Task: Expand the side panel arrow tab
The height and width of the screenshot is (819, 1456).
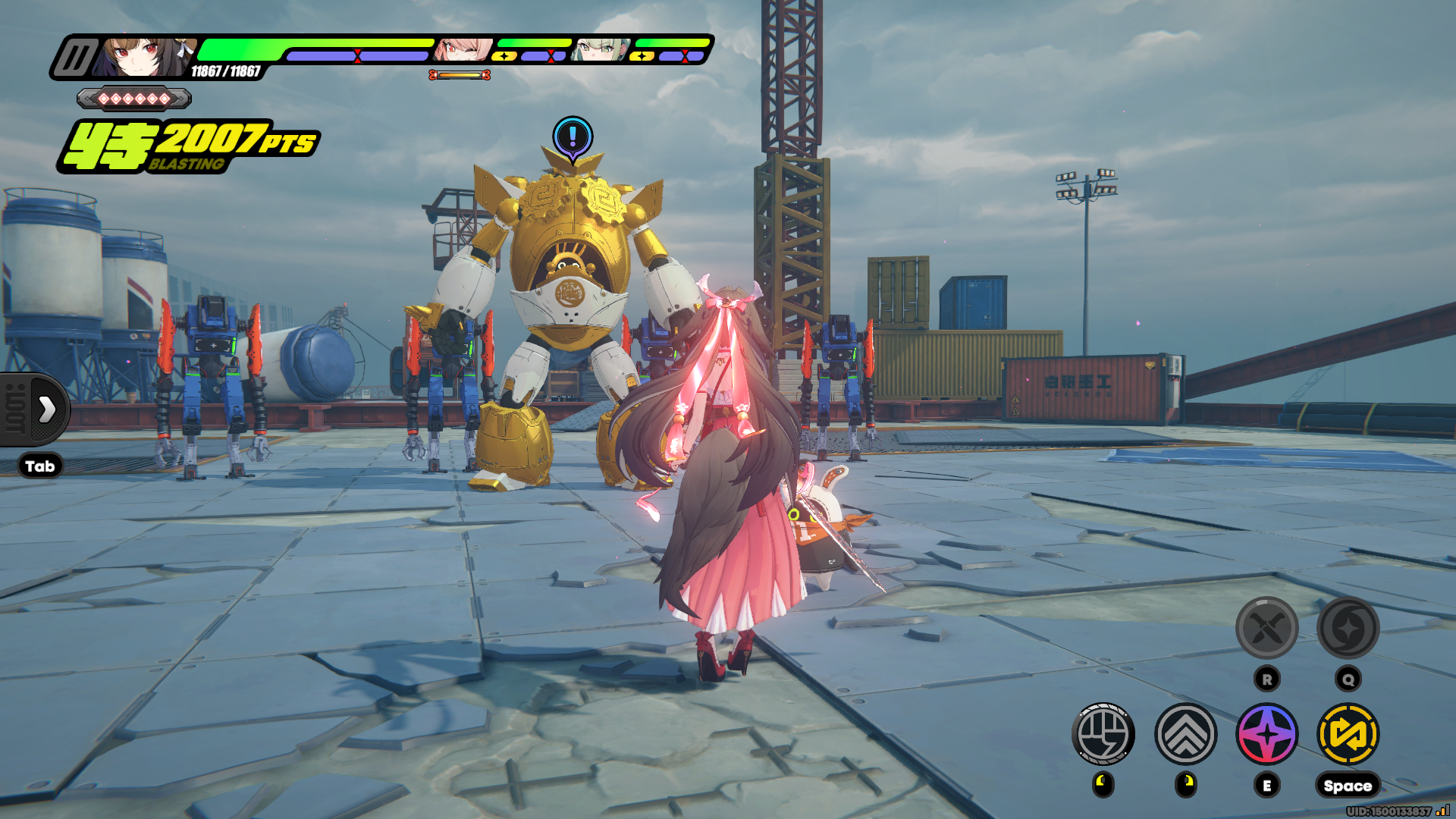Action: [45, 409]
